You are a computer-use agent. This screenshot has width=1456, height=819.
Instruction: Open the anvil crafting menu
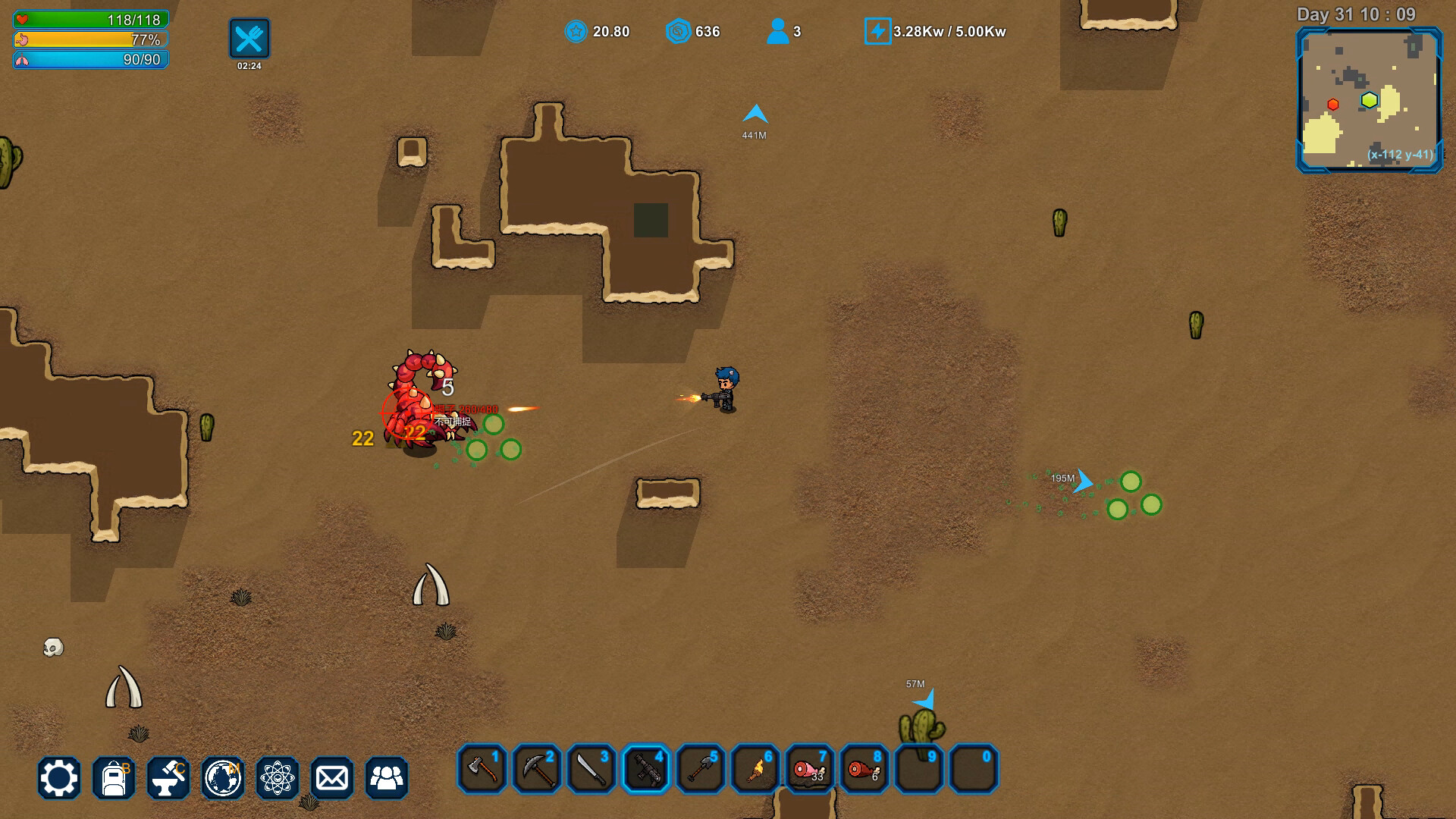pyautogui.click(x=168, y=778)
